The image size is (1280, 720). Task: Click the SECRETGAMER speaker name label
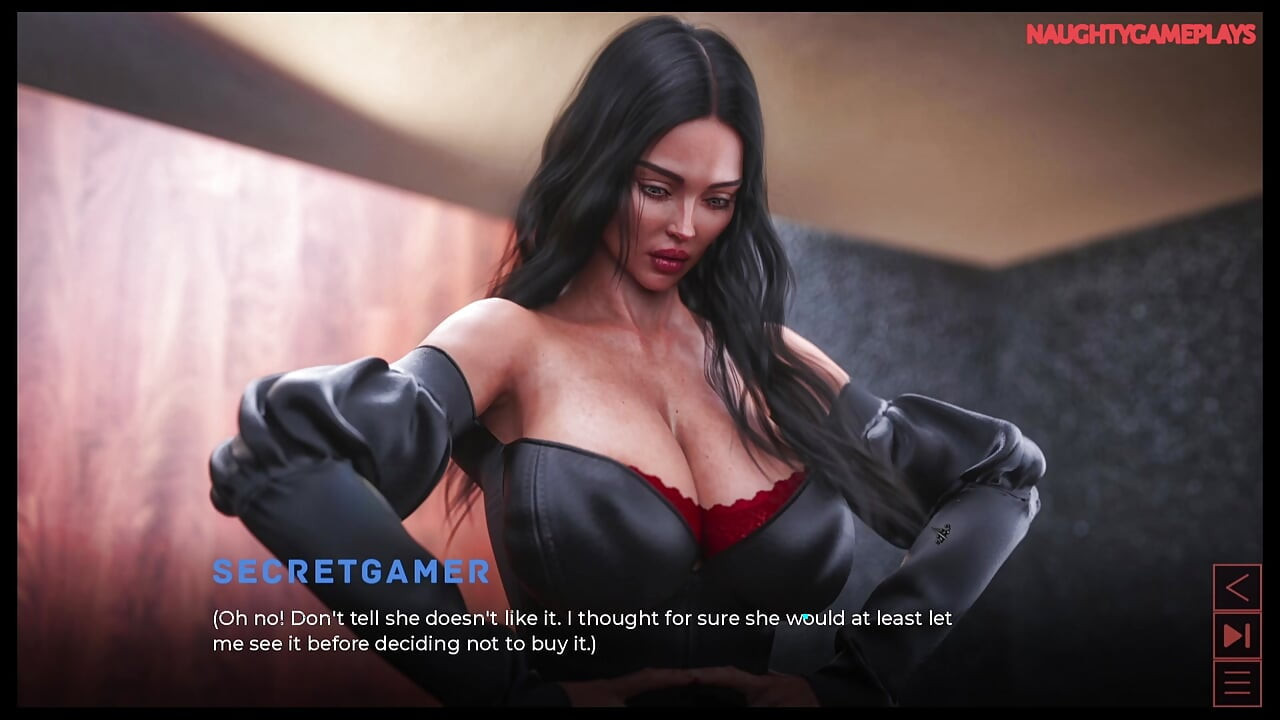click(x=349, y=573)
